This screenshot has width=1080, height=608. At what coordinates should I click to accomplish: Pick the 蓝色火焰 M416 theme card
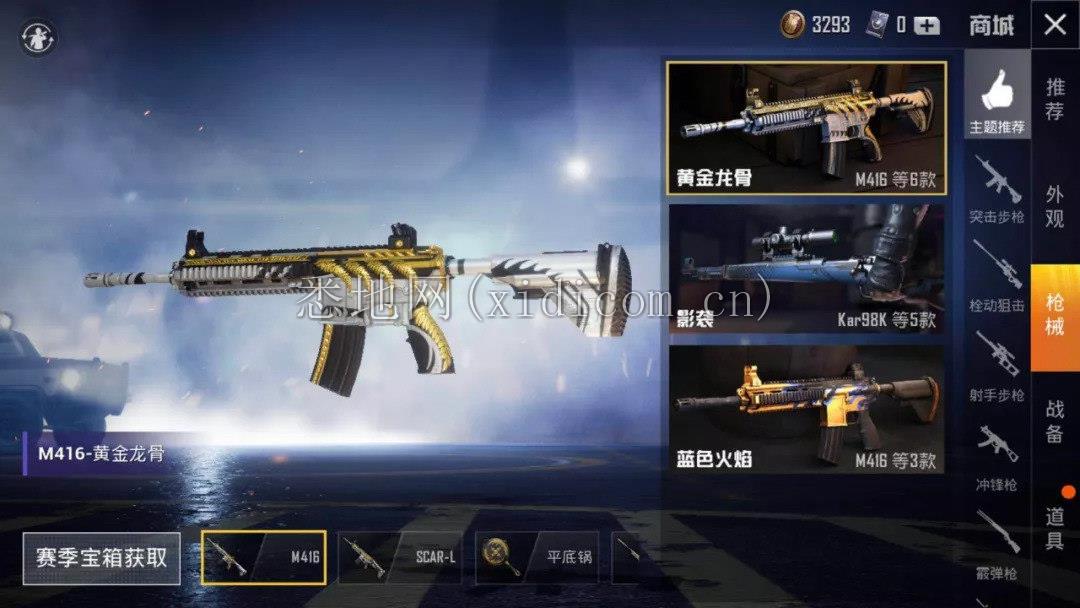pos(806,408)
